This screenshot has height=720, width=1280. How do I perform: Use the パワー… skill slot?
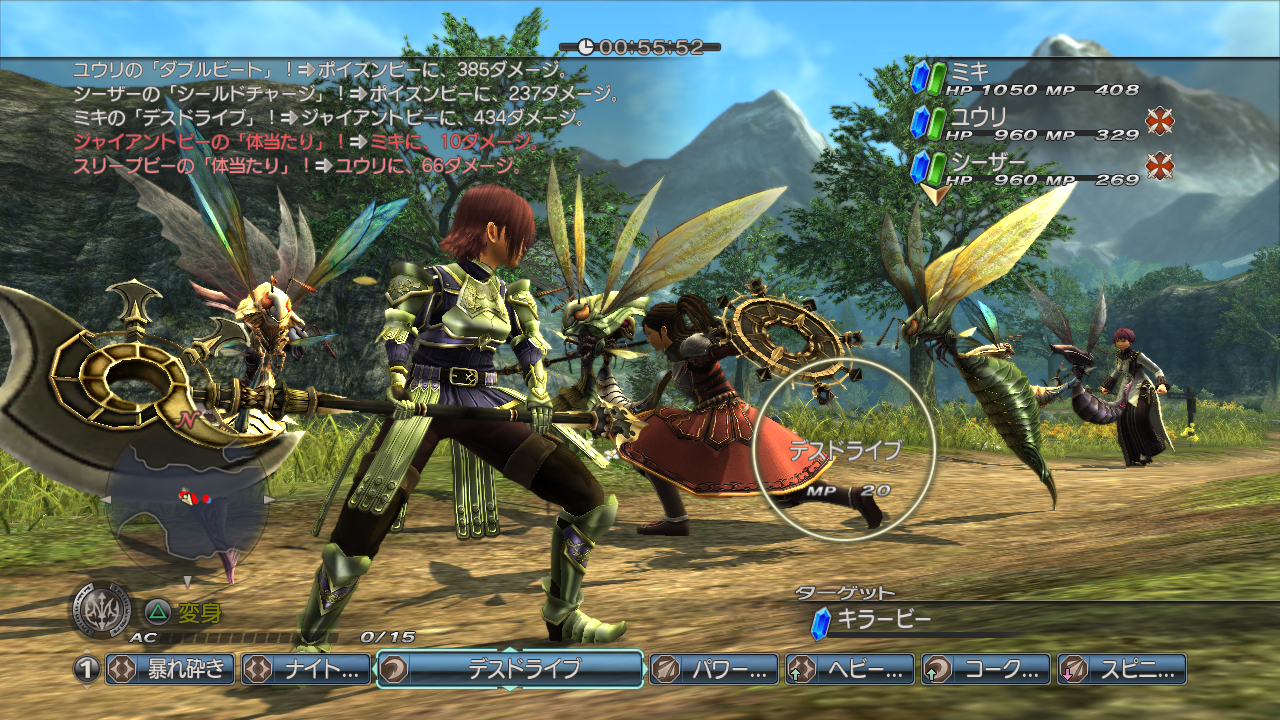714,669
